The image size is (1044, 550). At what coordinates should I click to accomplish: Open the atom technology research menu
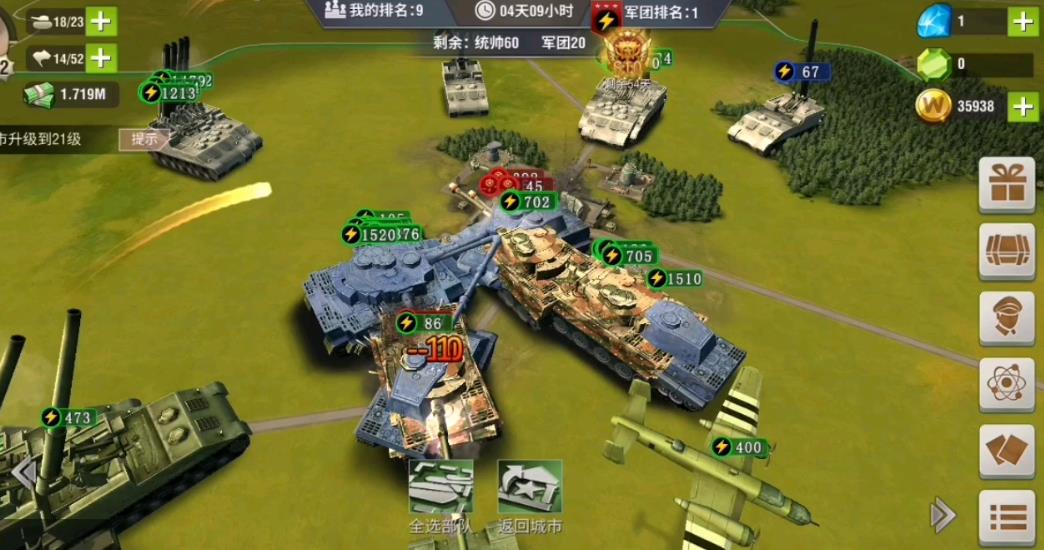[1006, 385]
